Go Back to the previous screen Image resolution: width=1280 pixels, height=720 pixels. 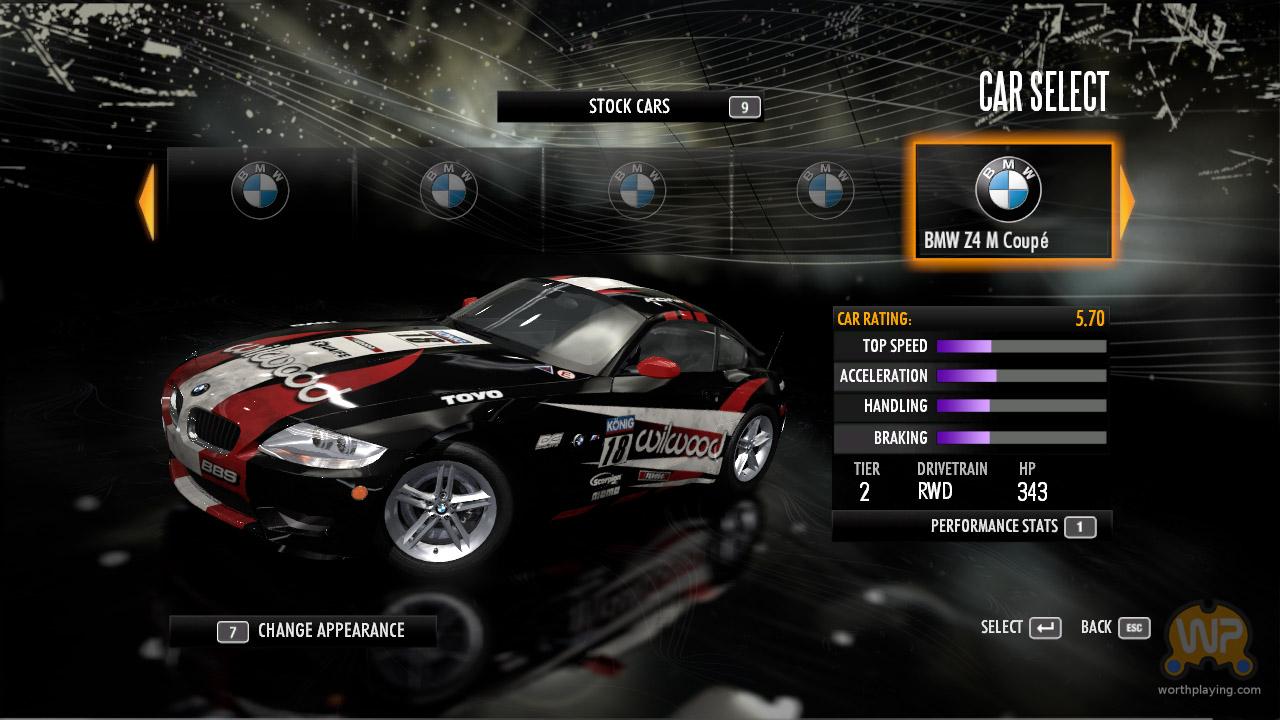click(x=1114, y=627)
